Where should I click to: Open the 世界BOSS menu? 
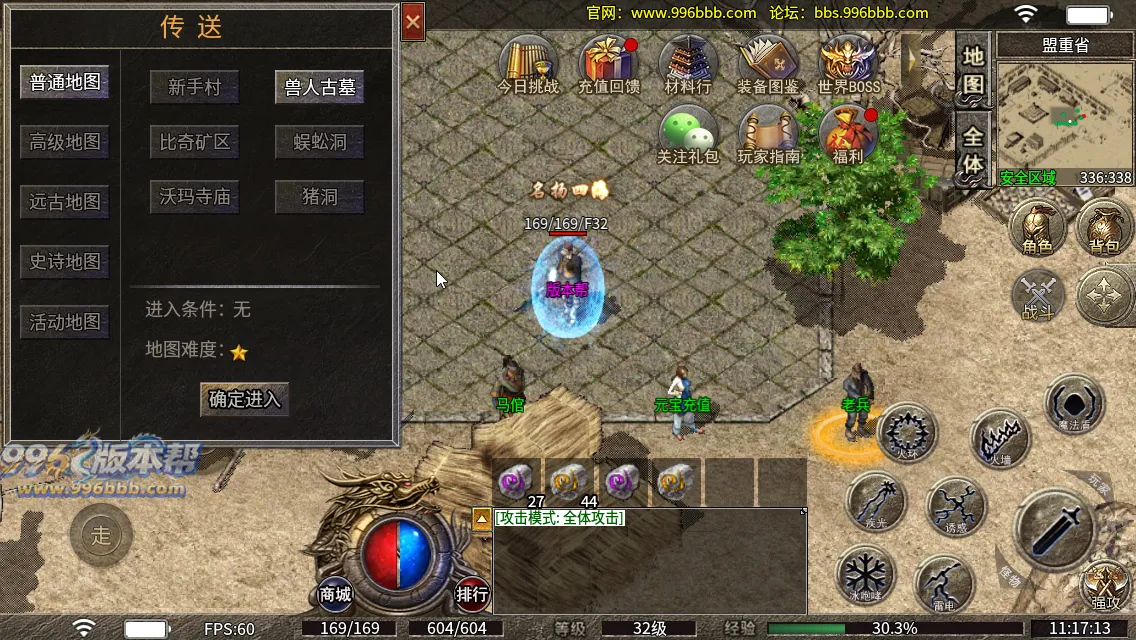pos(849,65)
